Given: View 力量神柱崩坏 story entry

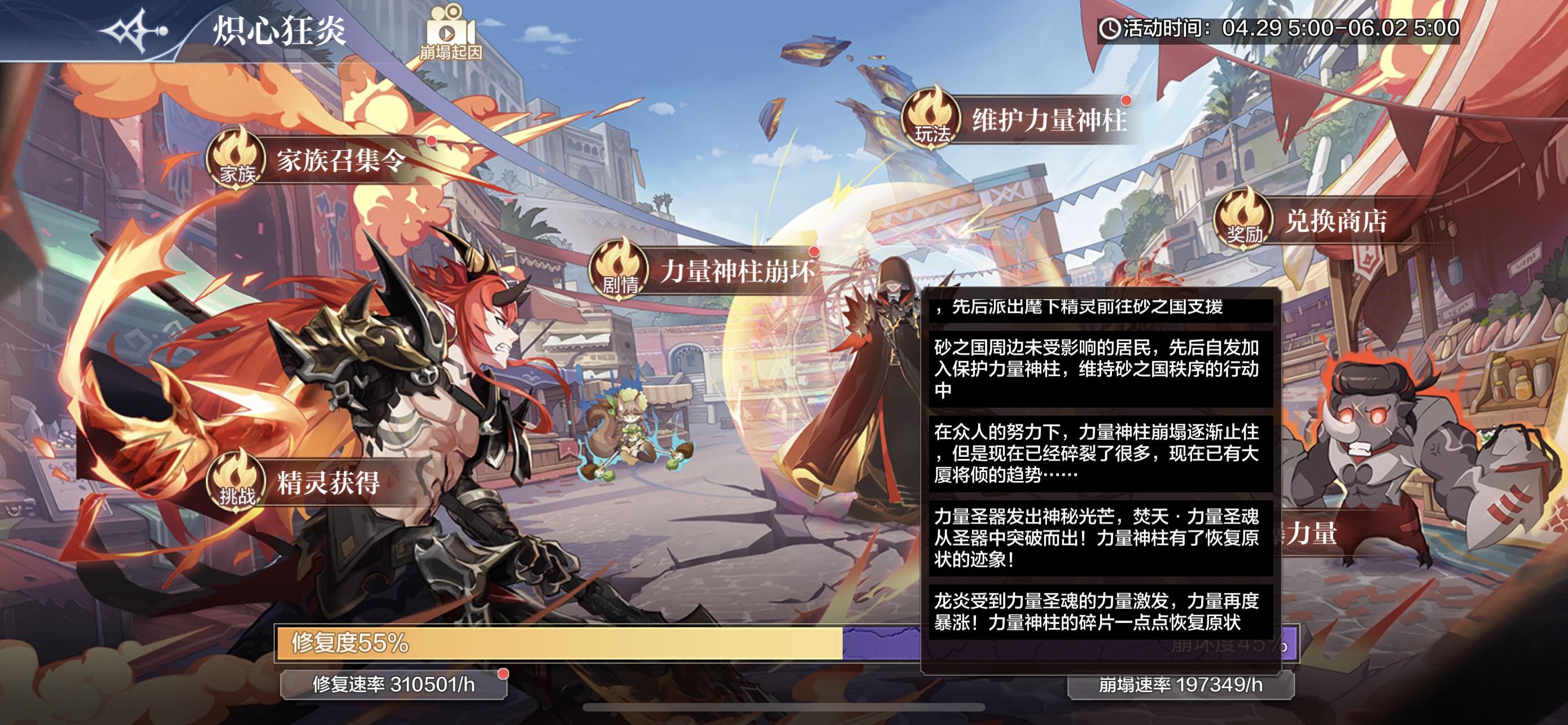Looking at the screenshot, I should [x=706, y=271].
